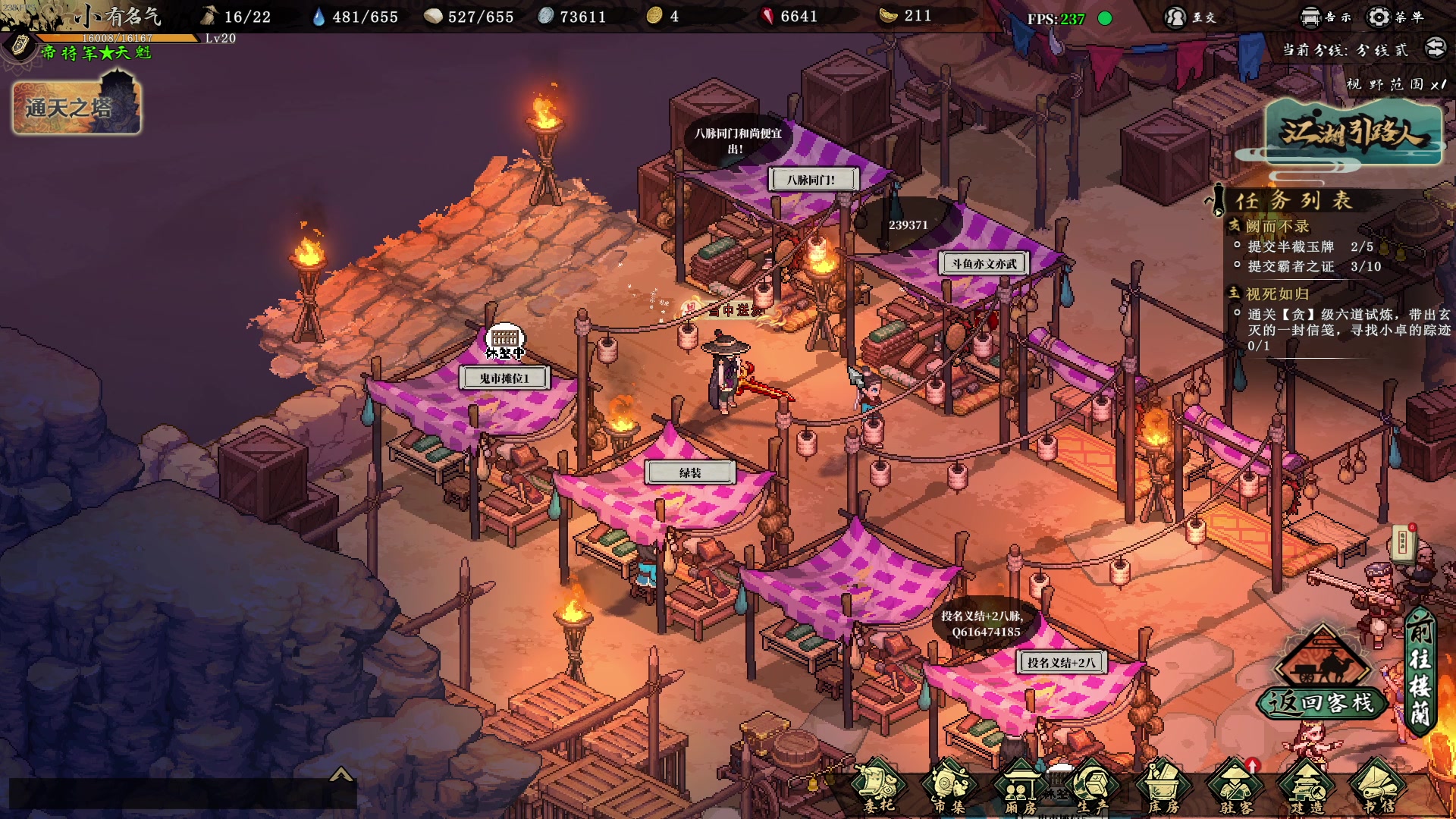Open the 江湖引路人 guide banner
Viewport: 1456px width, 819px height.
1353,133
